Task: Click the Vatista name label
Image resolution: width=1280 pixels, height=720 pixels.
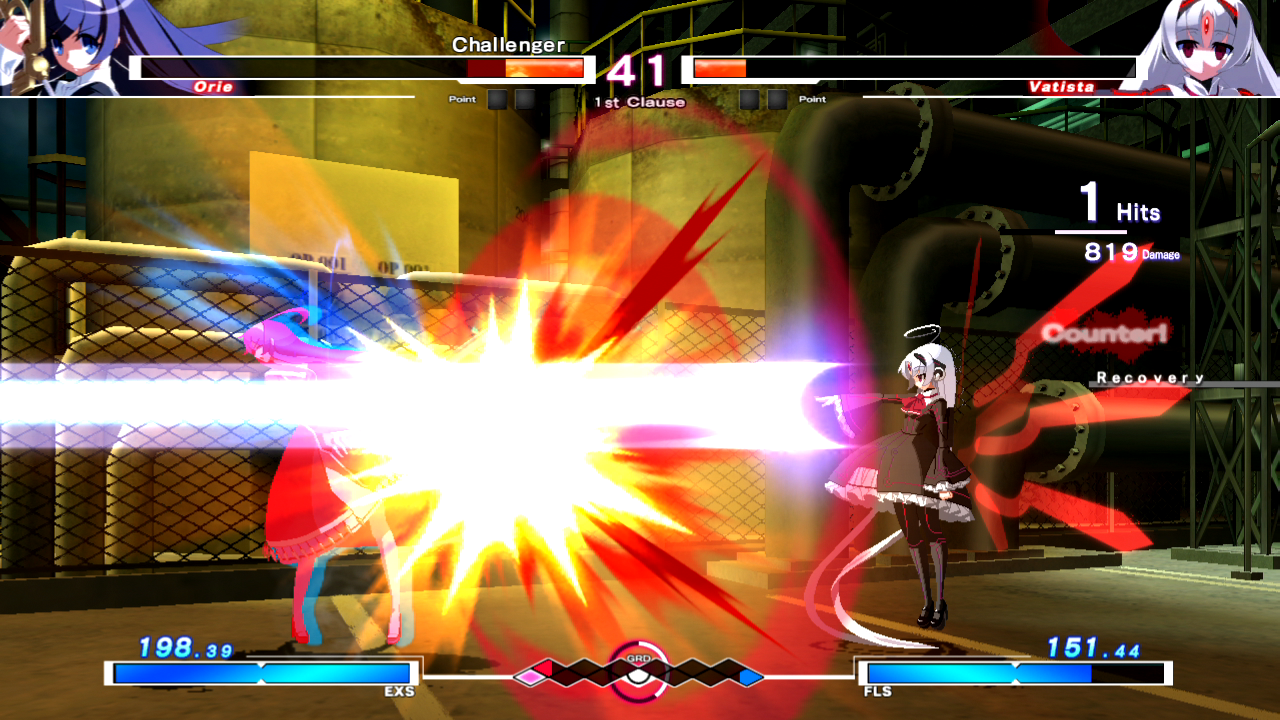Action: 1061,86
